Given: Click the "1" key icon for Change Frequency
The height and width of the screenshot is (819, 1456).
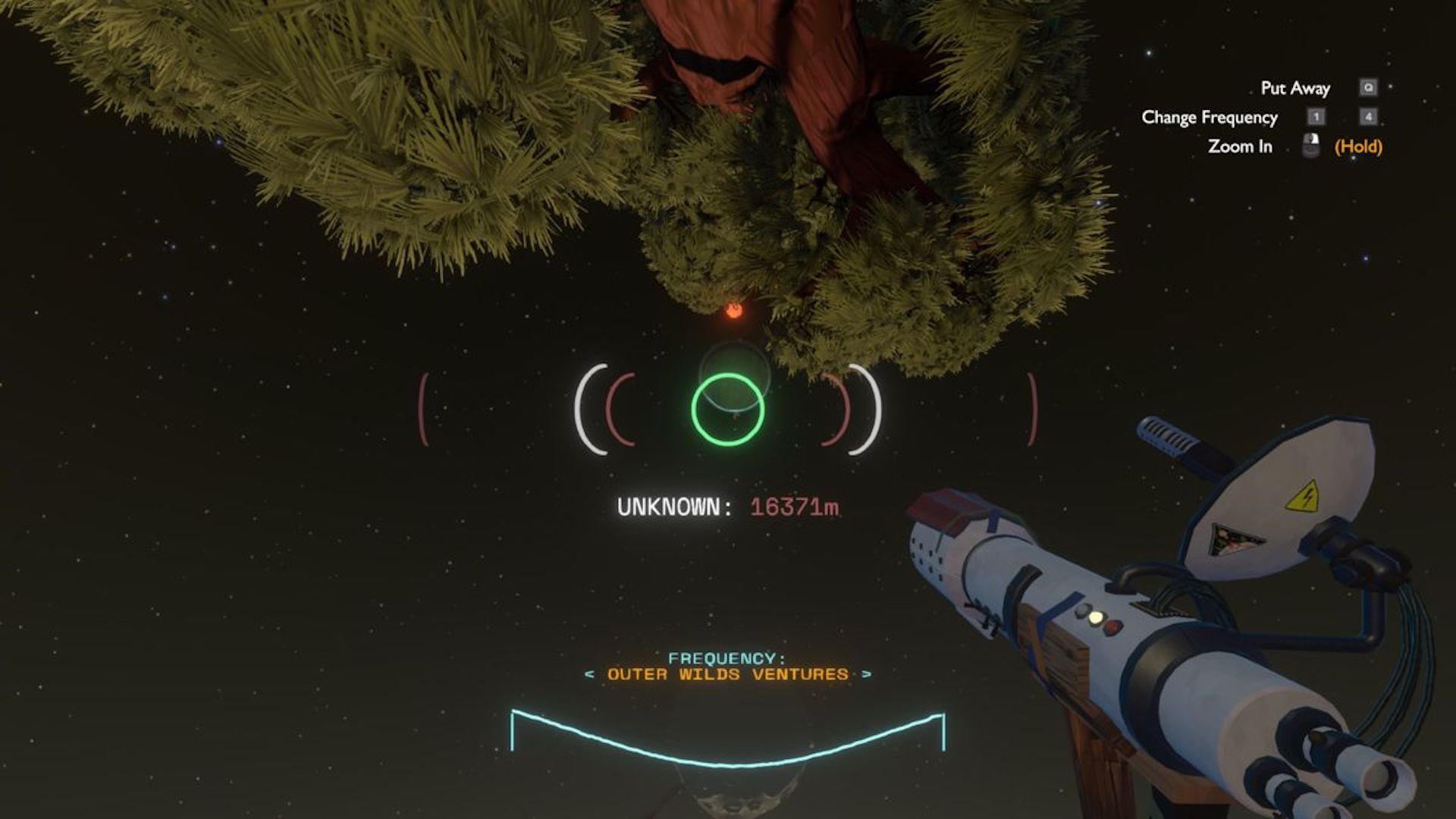Looking at the screenshot, I should coord(1316,118).
